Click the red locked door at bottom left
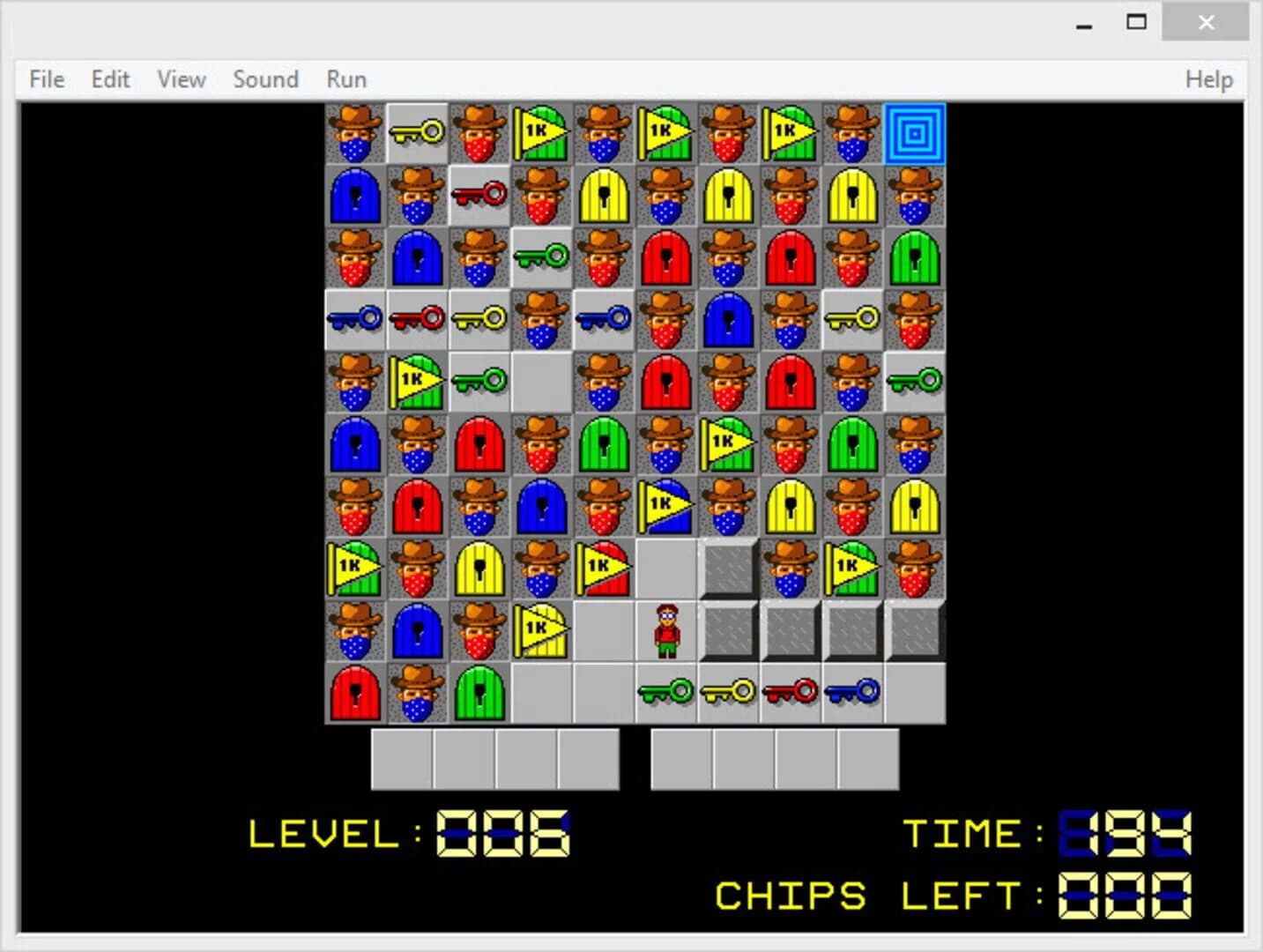Viewport: 1263px width, 952px height. tap(354, 692)
